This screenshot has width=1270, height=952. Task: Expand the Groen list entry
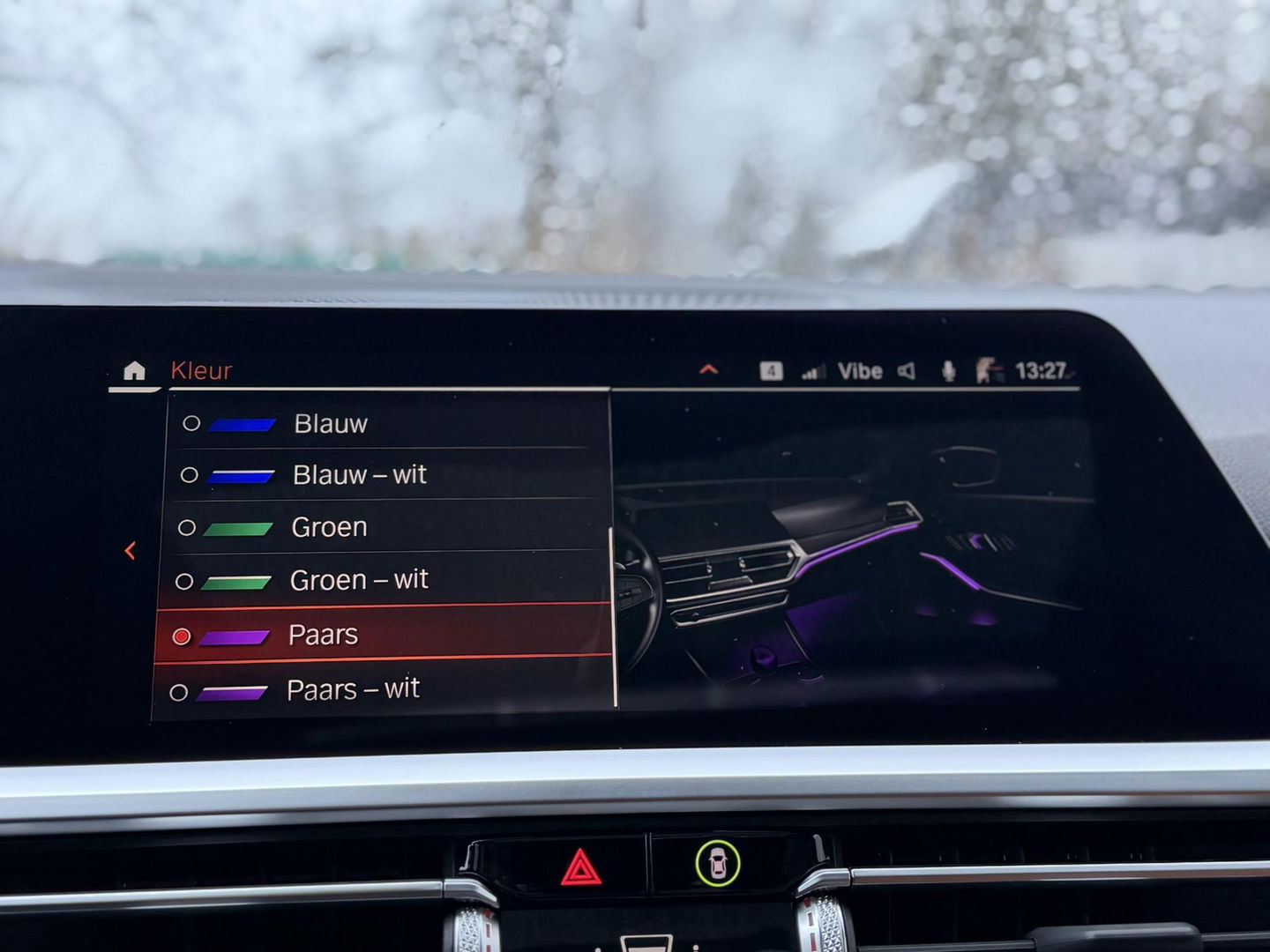point(329,527)
